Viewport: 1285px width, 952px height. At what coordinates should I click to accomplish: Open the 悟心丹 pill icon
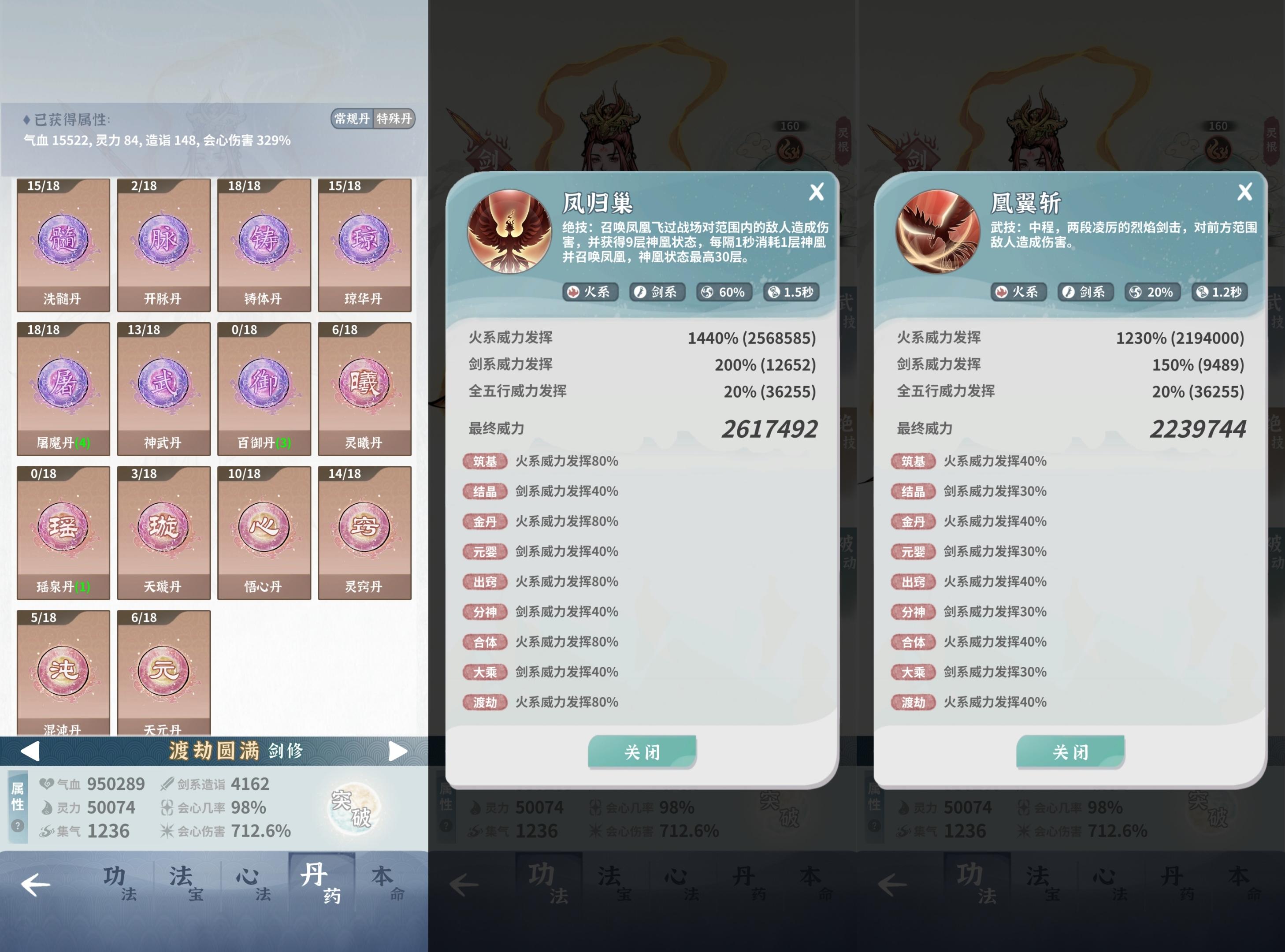(264, 530)
